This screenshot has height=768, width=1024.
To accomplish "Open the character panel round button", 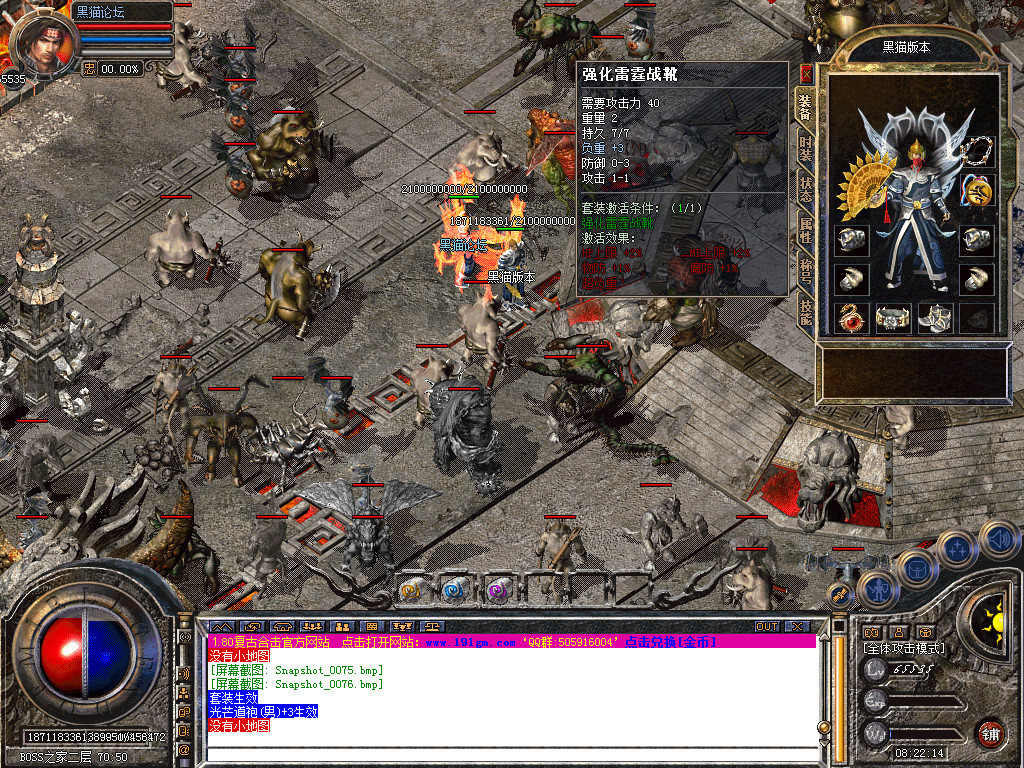I will [879, 588].
